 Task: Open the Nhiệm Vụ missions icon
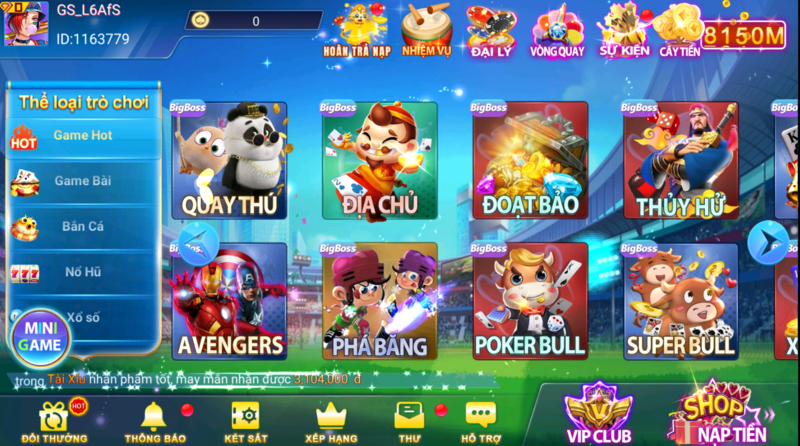click(426, 28)
